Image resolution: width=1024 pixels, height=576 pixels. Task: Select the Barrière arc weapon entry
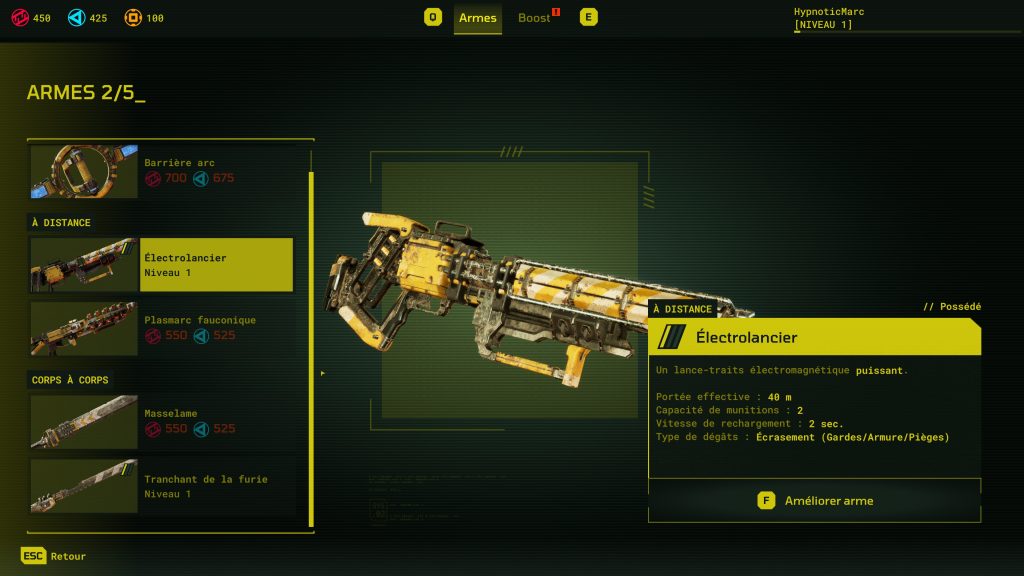pyautogui.click(x=163, y=171)
